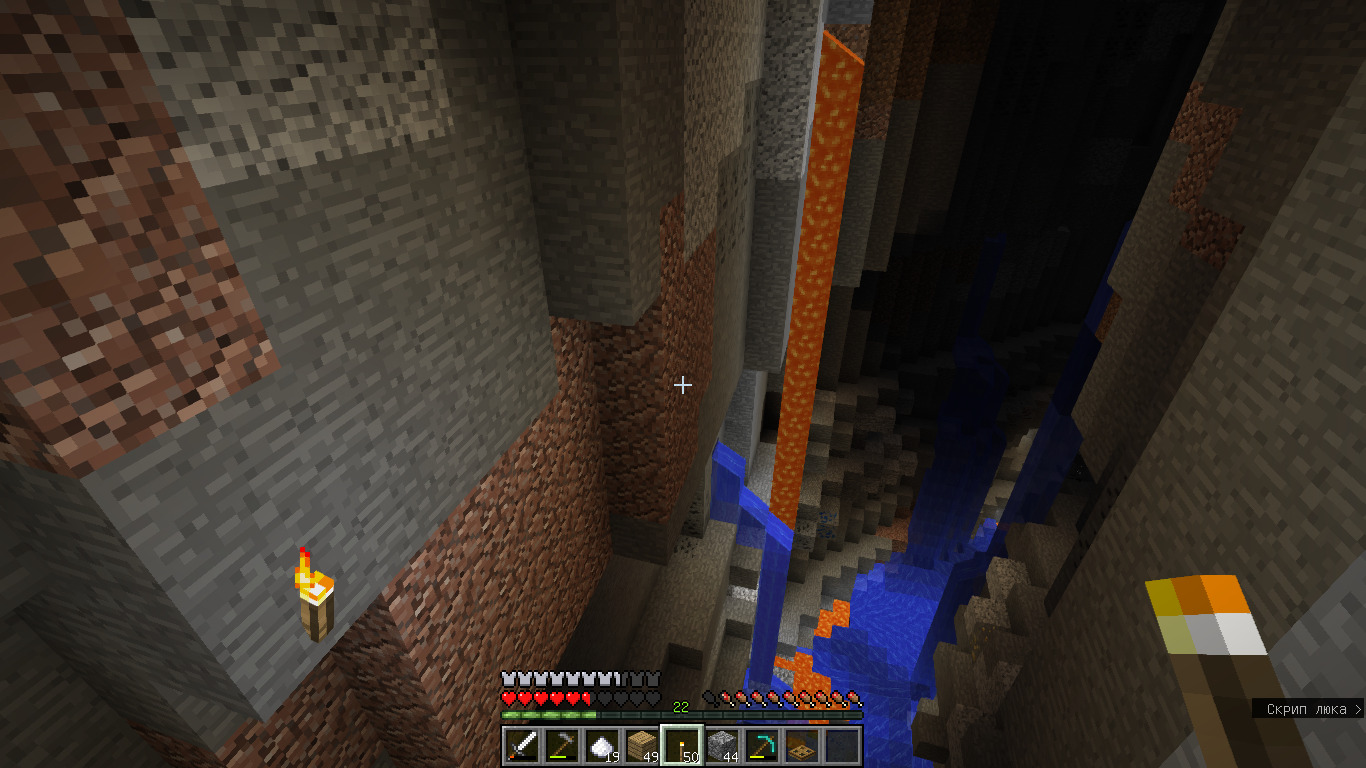Switch to the diamond pickaxe slot

click(762, 746)
